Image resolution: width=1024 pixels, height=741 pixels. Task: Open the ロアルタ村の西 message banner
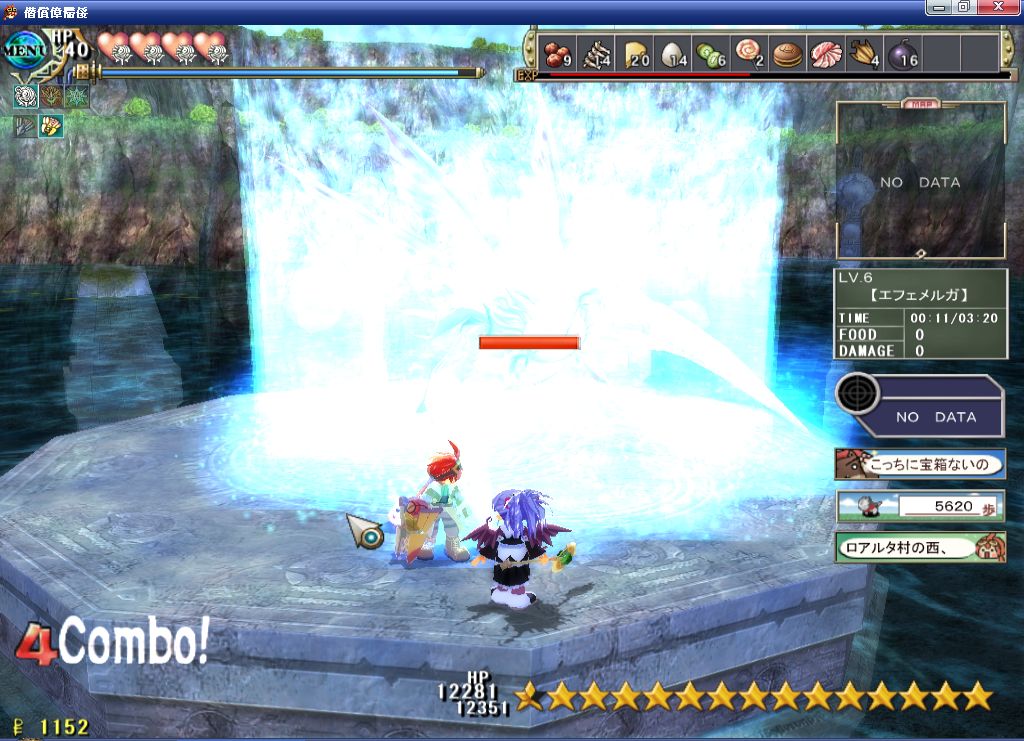tap(920, 547)
